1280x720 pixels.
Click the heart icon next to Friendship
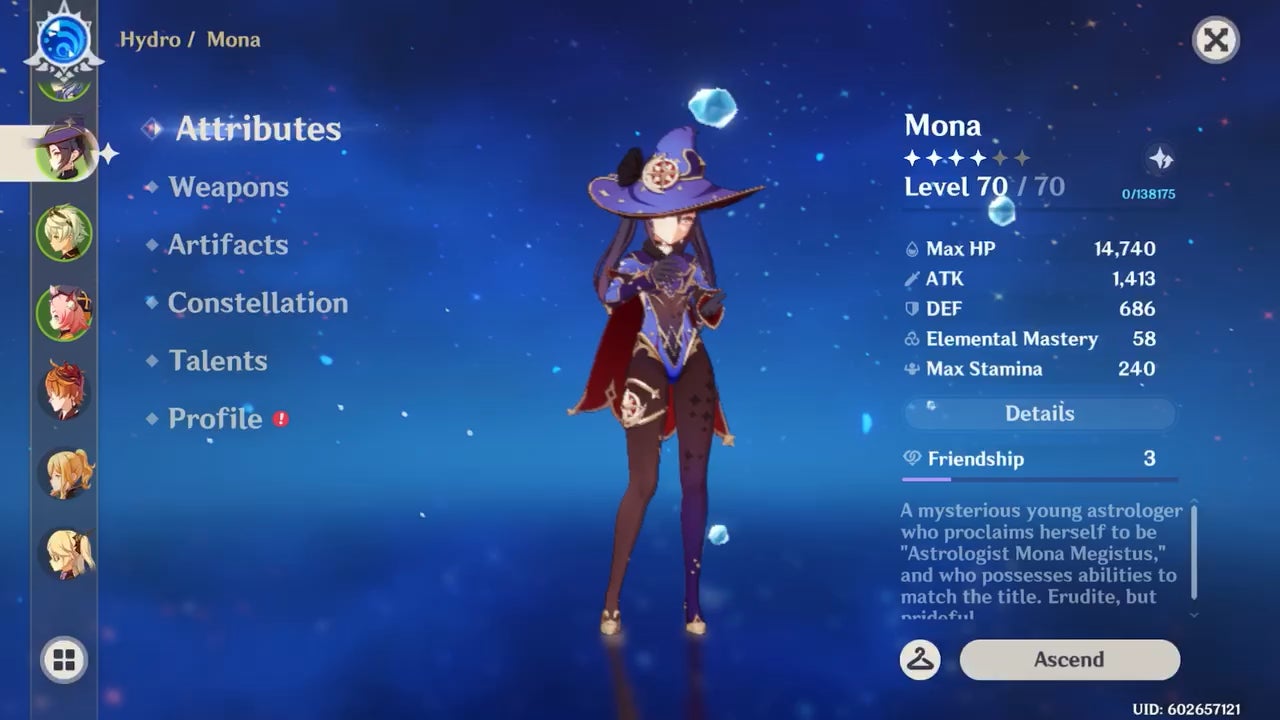click(911, 459)
